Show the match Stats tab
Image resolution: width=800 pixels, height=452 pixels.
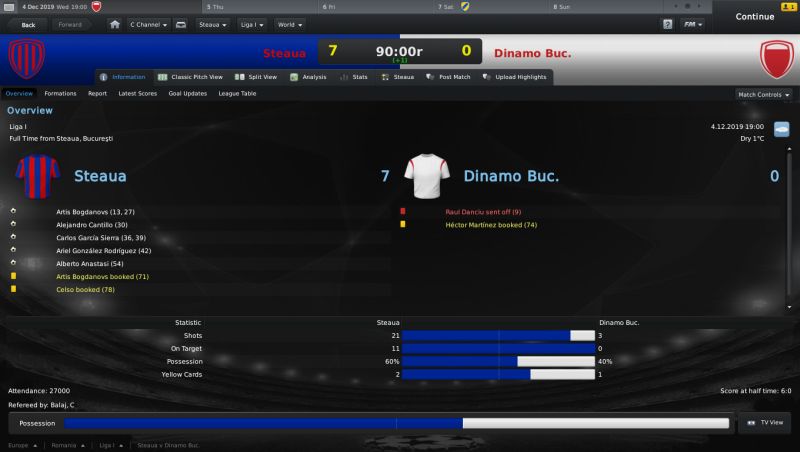pyautogui.click(x=355, y=77)
